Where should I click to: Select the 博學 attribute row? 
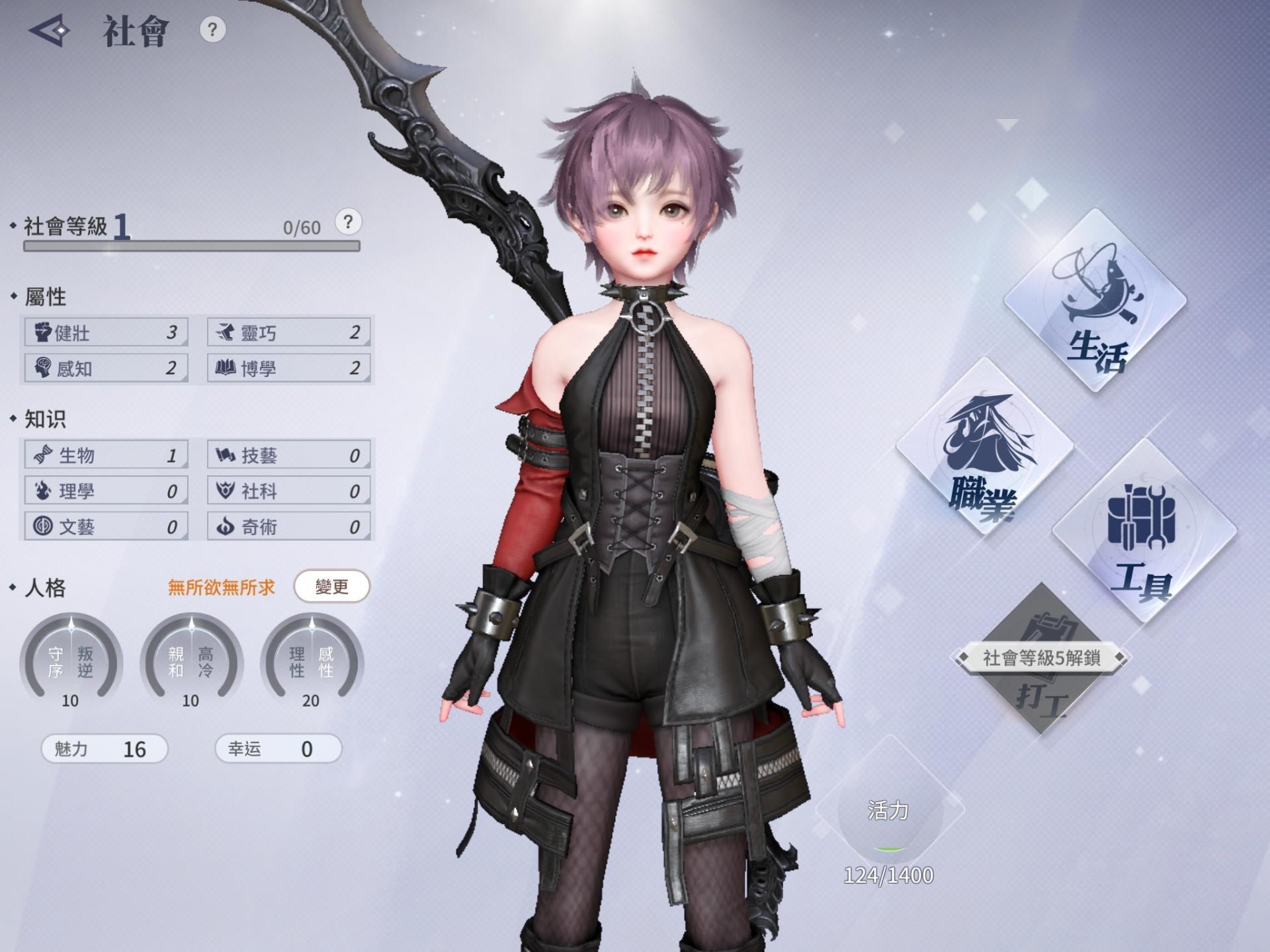(x=288, y=368)
